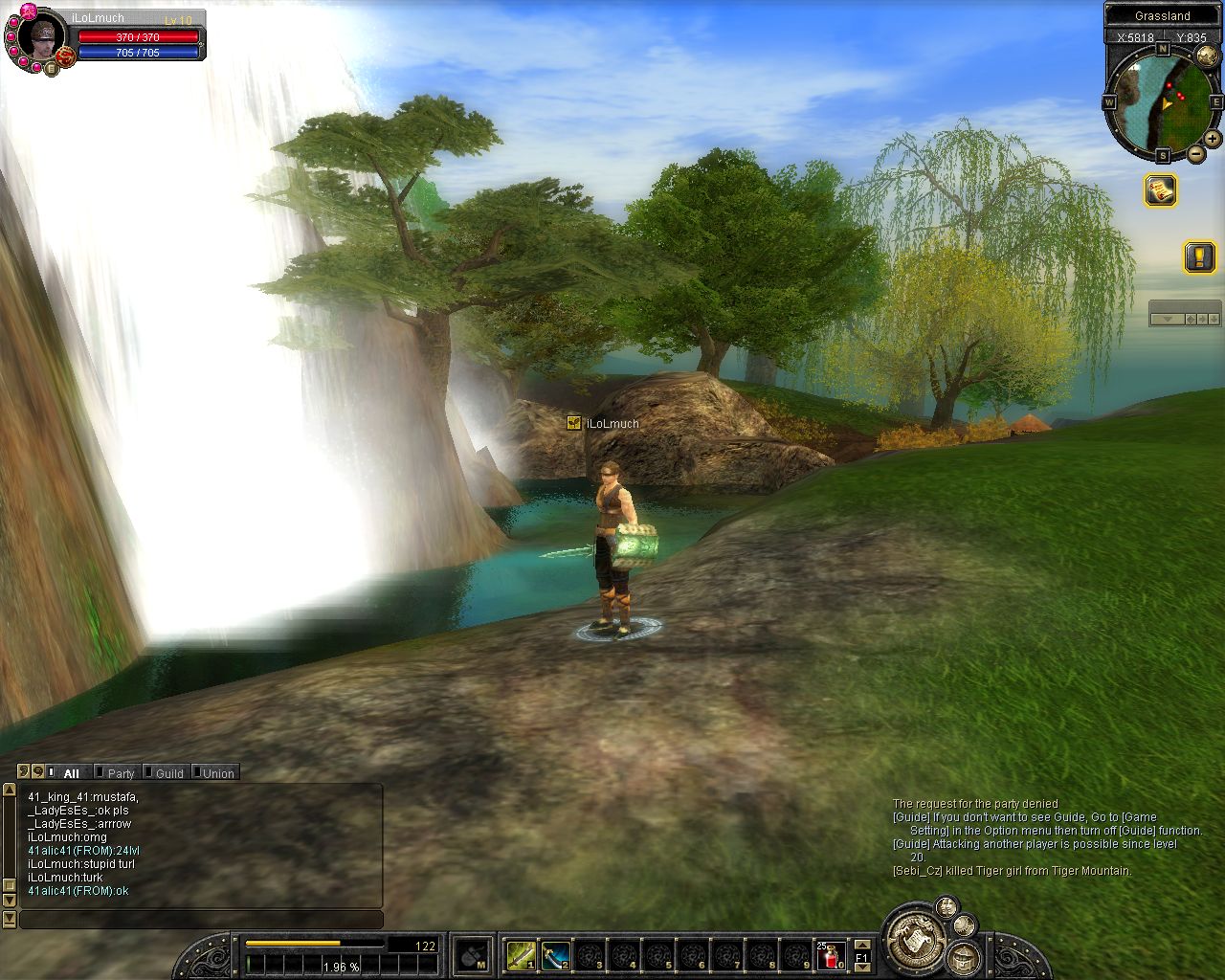Screen dimensions: 1225x980
Task: Click the yellow exclamation alert icon
Action: tap(1199, 256)
